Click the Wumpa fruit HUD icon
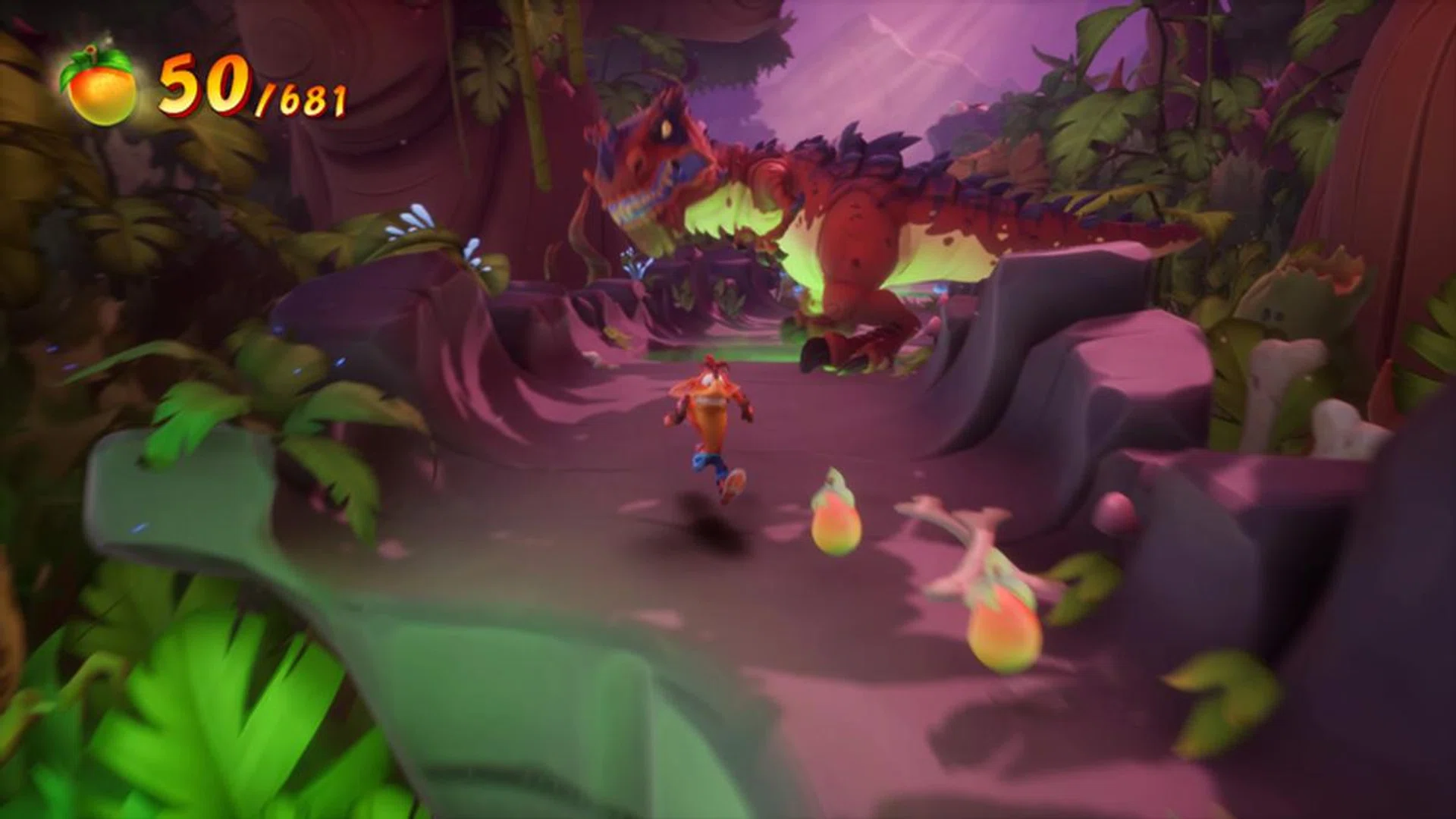1456x819 pixels. pyautogui.click(x=100, y=89)
